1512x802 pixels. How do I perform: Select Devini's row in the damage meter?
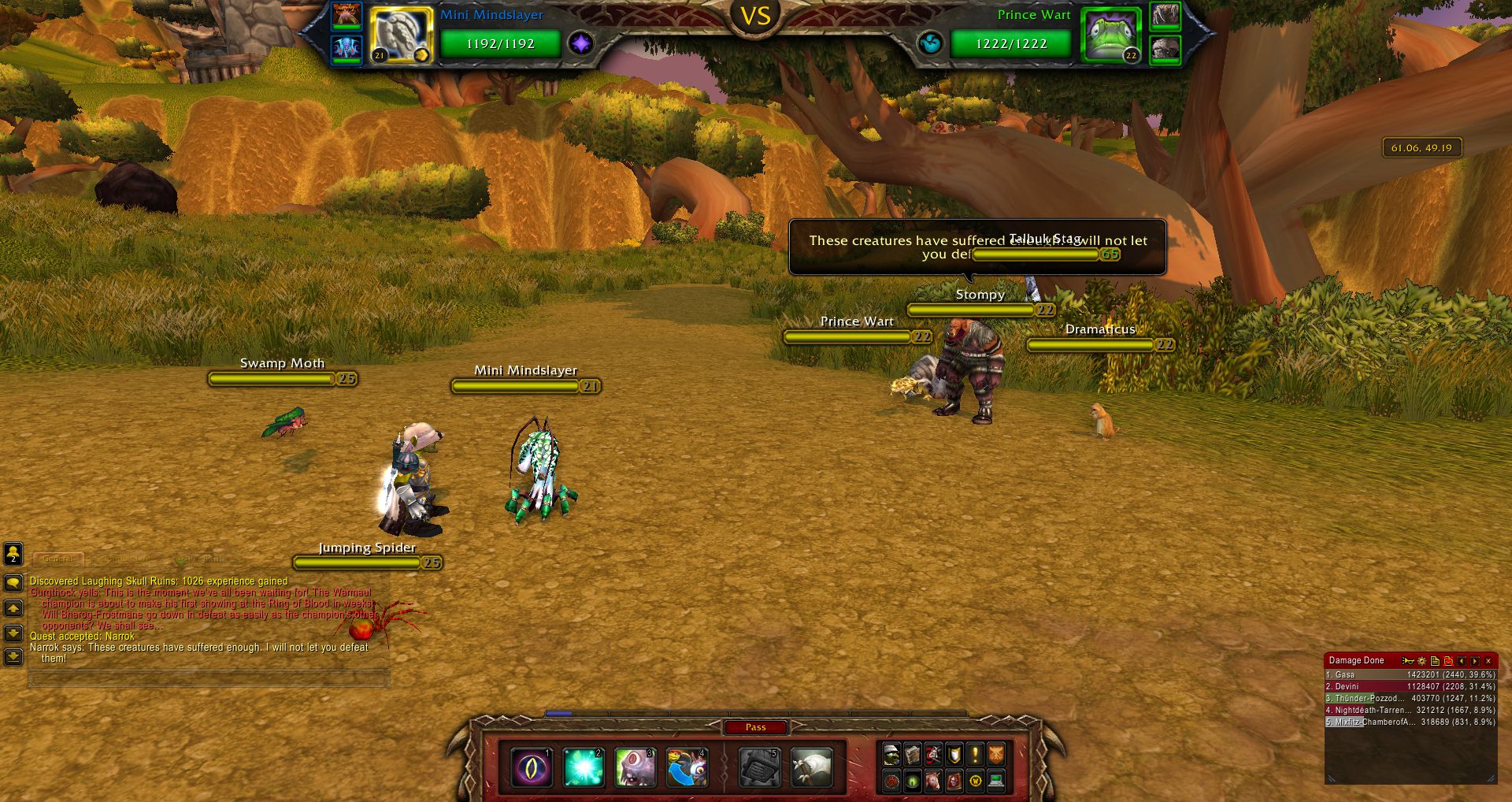(x=1410, y=687)
